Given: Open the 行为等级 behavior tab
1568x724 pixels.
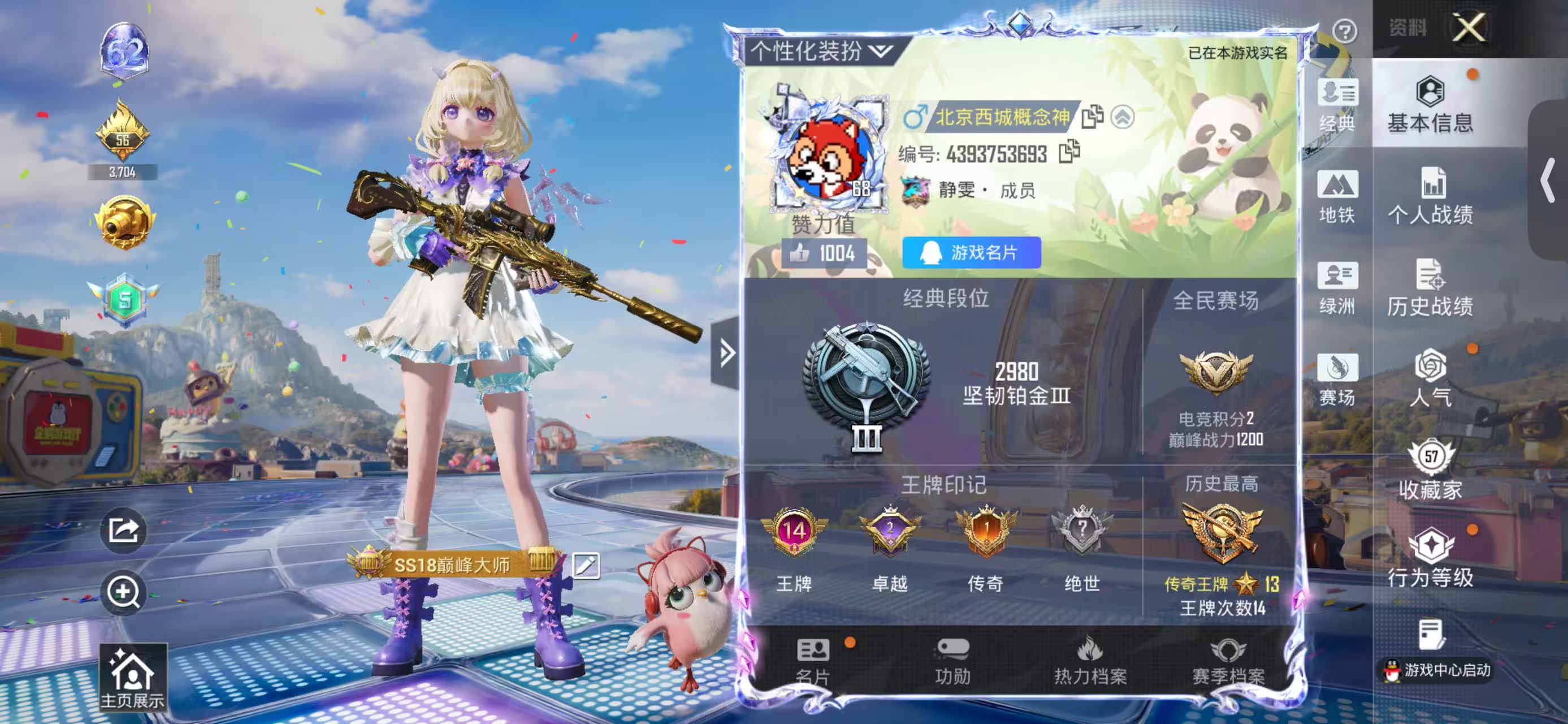Looking at the screenshot, I should (1430, 559).
